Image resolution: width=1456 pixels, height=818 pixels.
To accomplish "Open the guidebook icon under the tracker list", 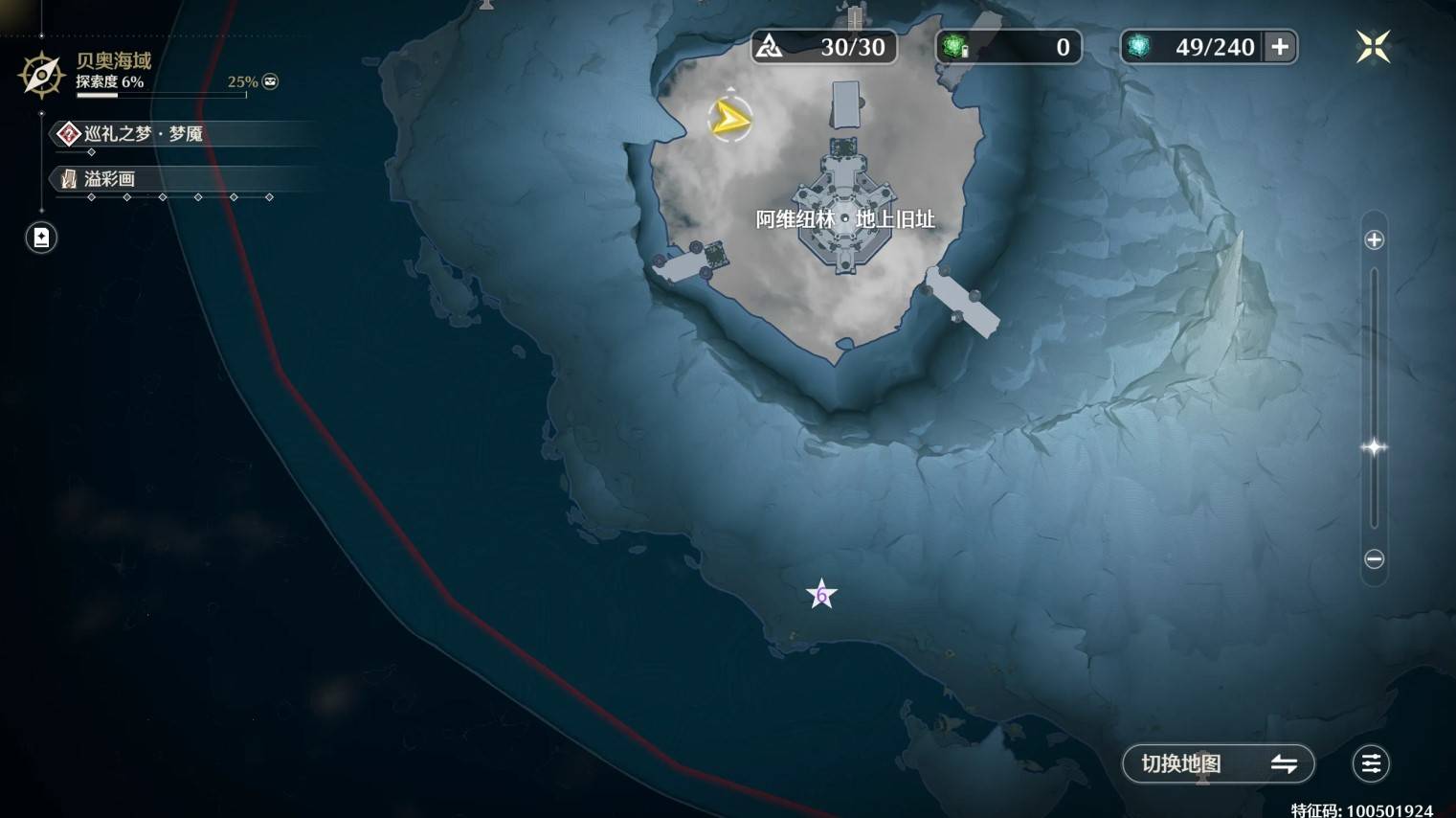I will tap(41, 238).
